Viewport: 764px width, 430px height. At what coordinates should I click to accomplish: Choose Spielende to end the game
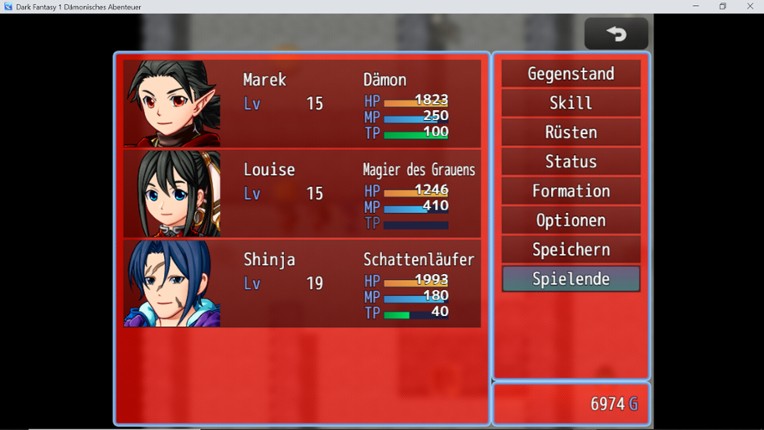tap(571, 279)
